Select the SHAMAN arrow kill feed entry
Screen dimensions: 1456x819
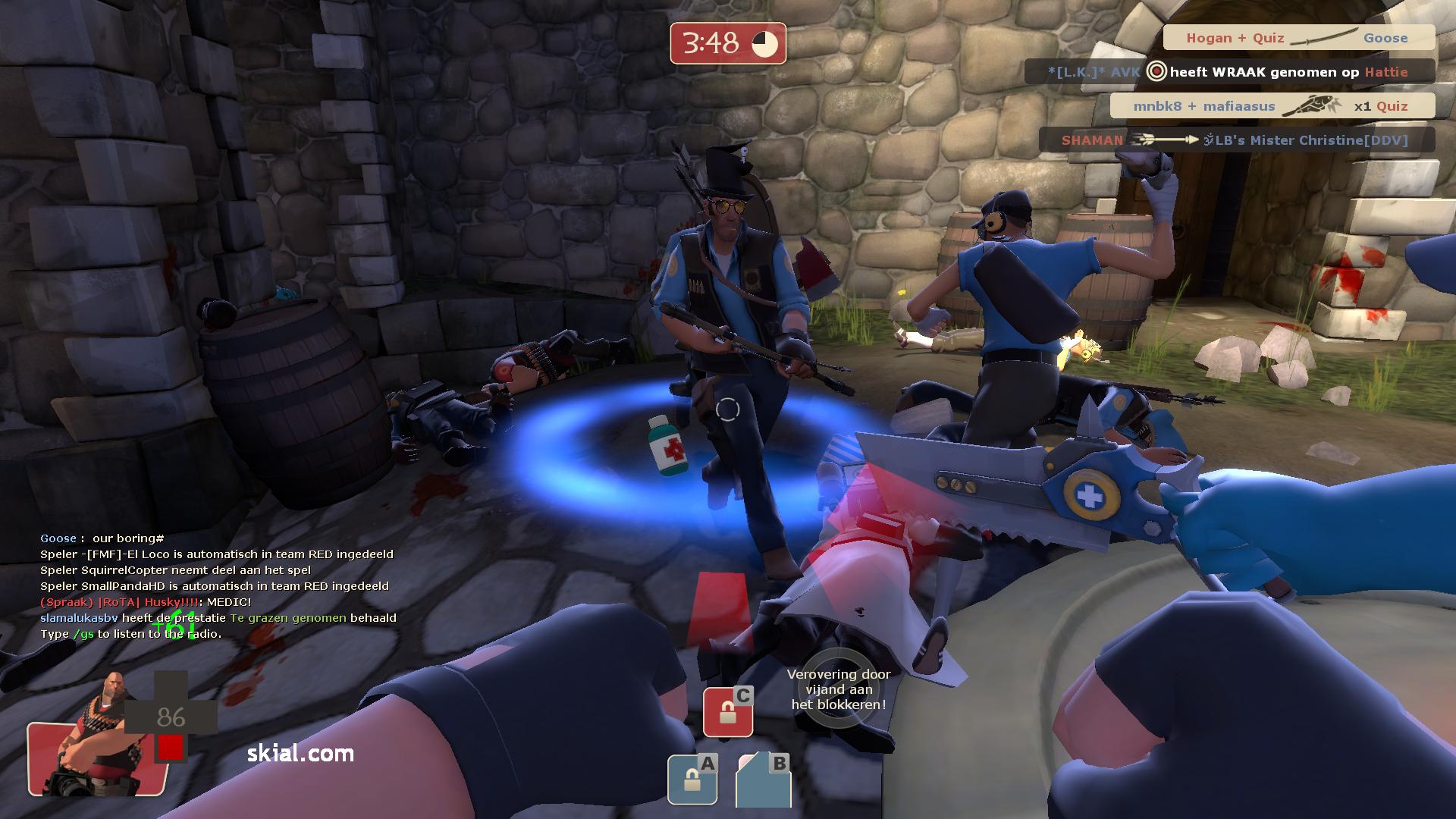tap(1236, 140)
